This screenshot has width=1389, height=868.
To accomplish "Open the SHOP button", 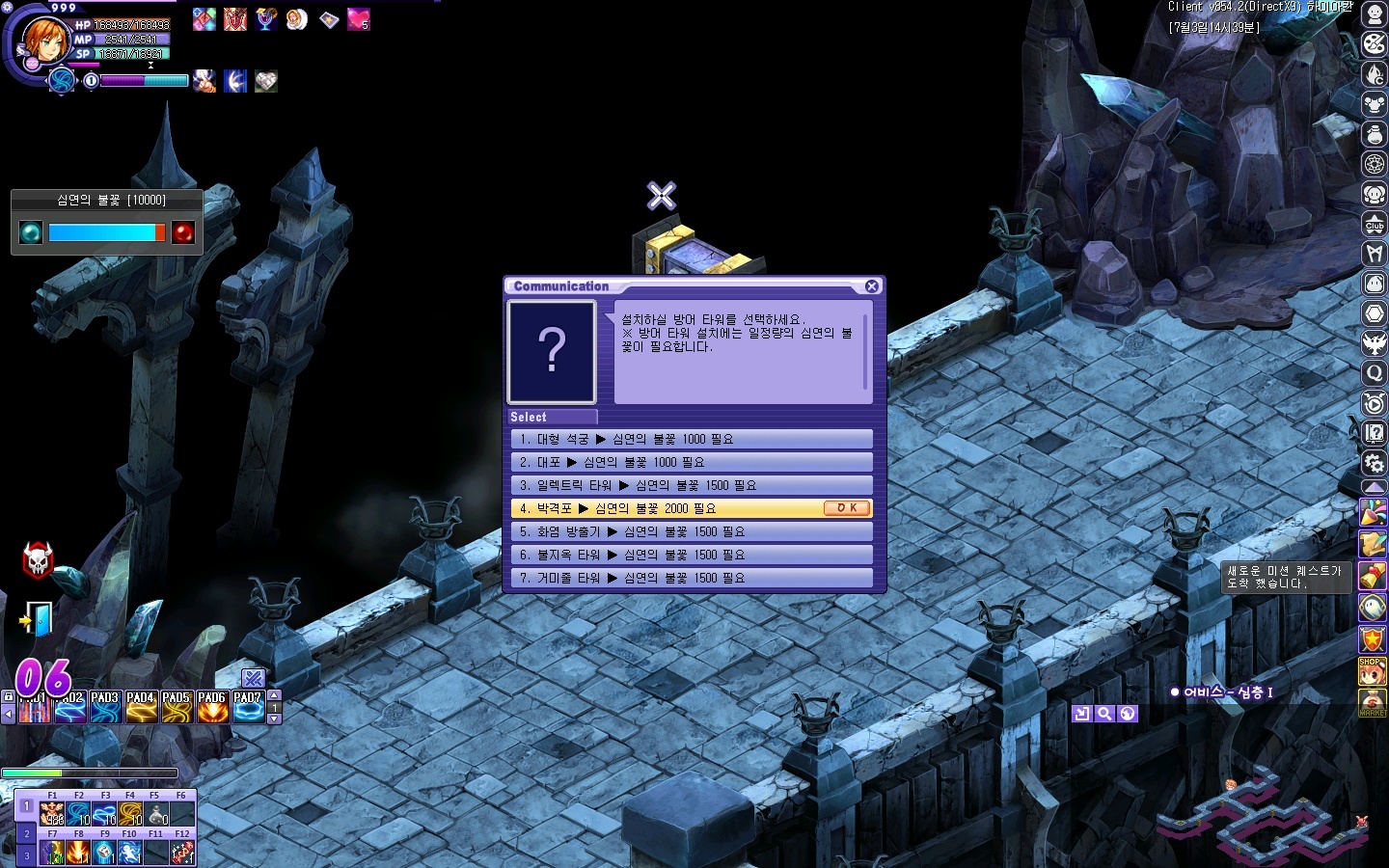I will (x=1373, y=670).
